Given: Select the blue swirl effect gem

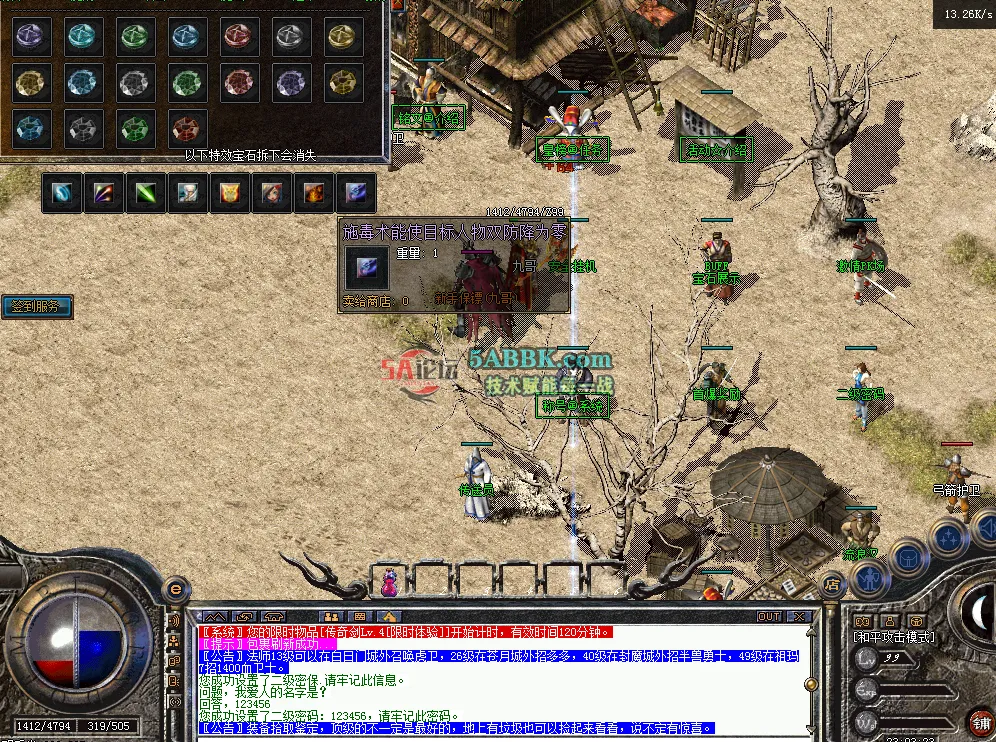Looking at the screenshot, I should pyautogui.click(x=63, y=193).
